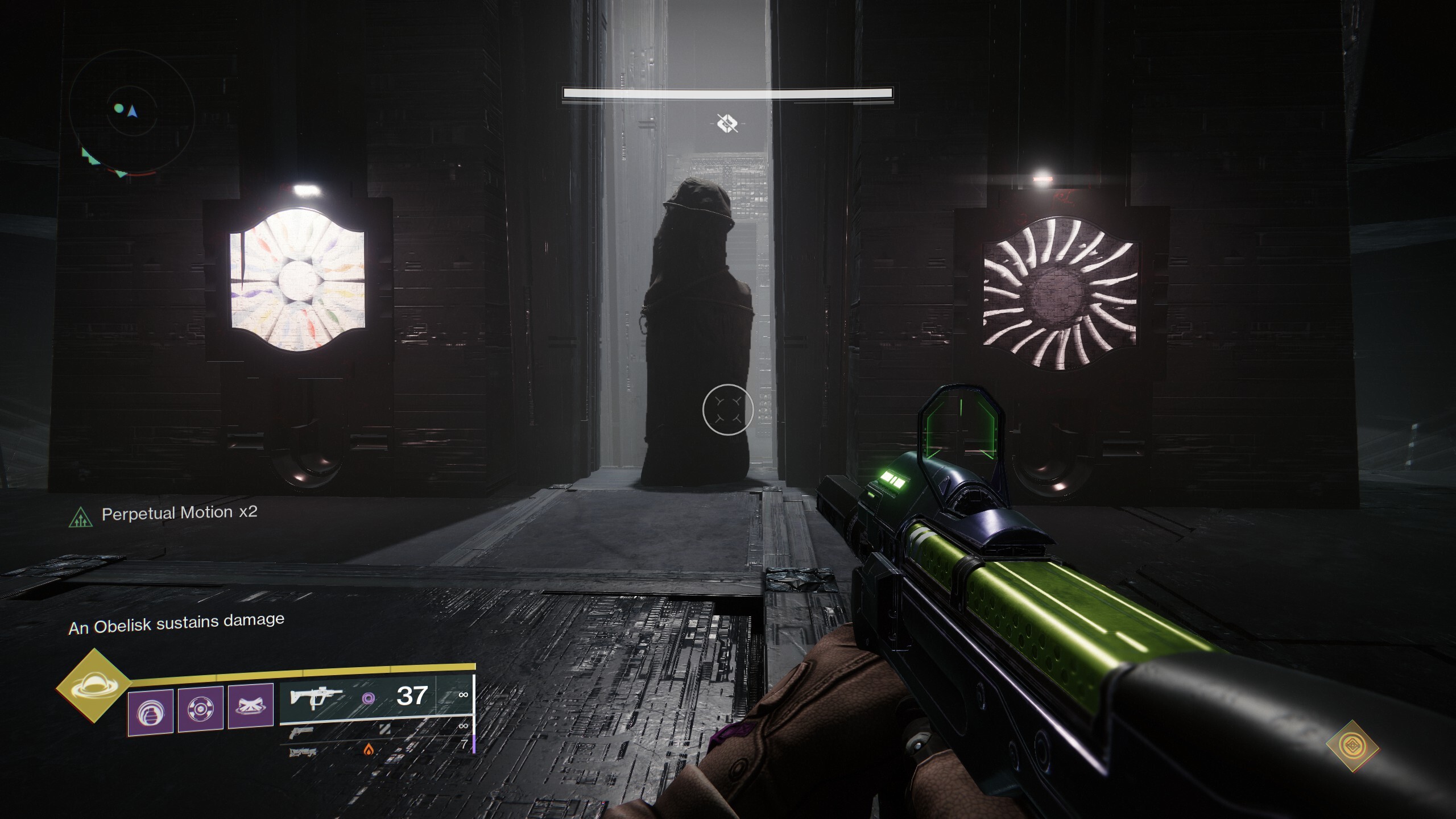Select the purple class ability icon
Screen dimensions: 1456x819
pos(251,706)
